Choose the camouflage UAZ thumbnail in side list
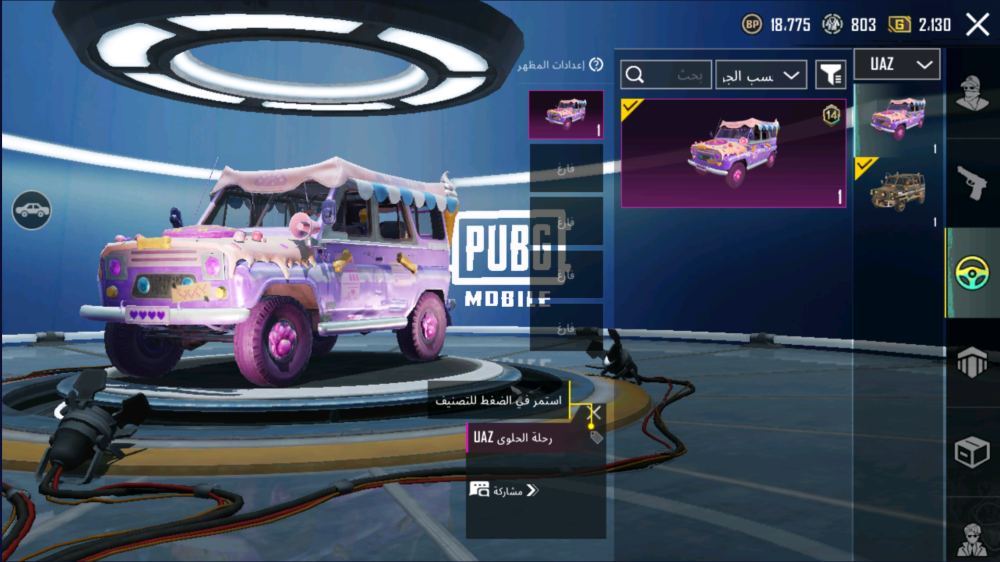This screenshot has width=1000, height=562. 896,191
